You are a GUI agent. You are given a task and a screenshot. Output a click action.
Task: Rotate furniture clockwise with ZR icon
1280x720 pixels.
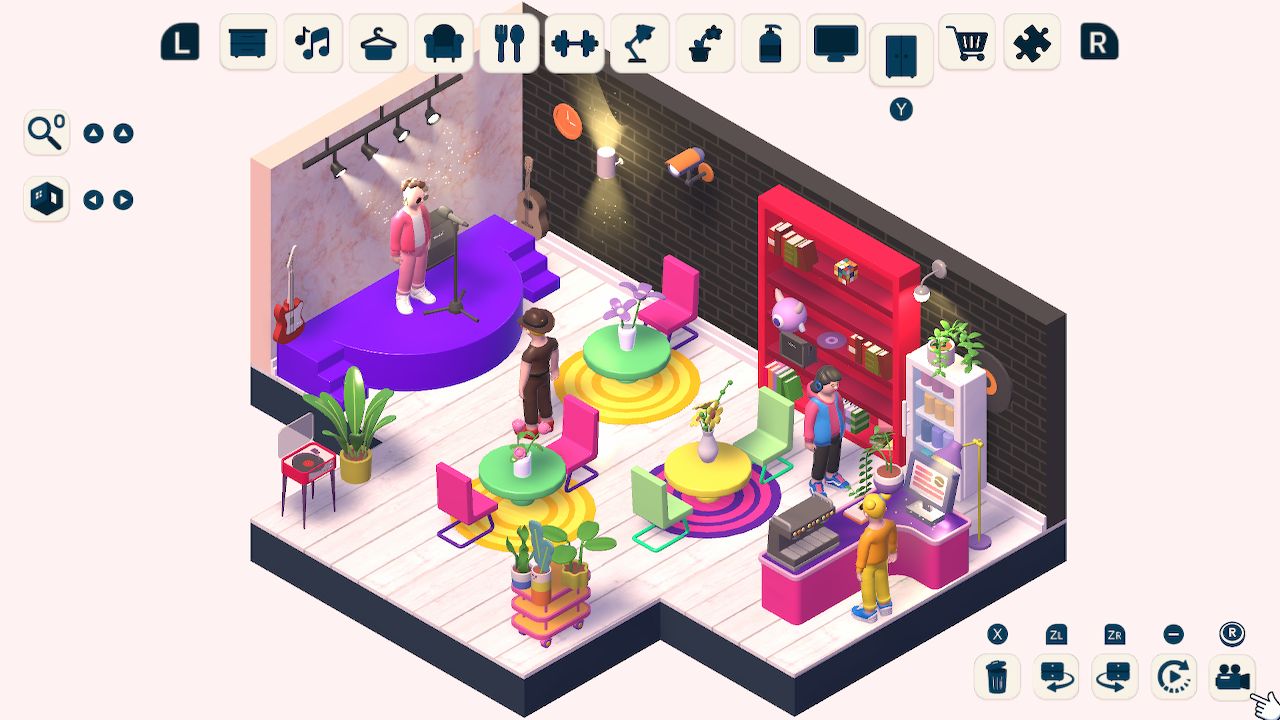pyautogui.click(x=1113, y=677)
